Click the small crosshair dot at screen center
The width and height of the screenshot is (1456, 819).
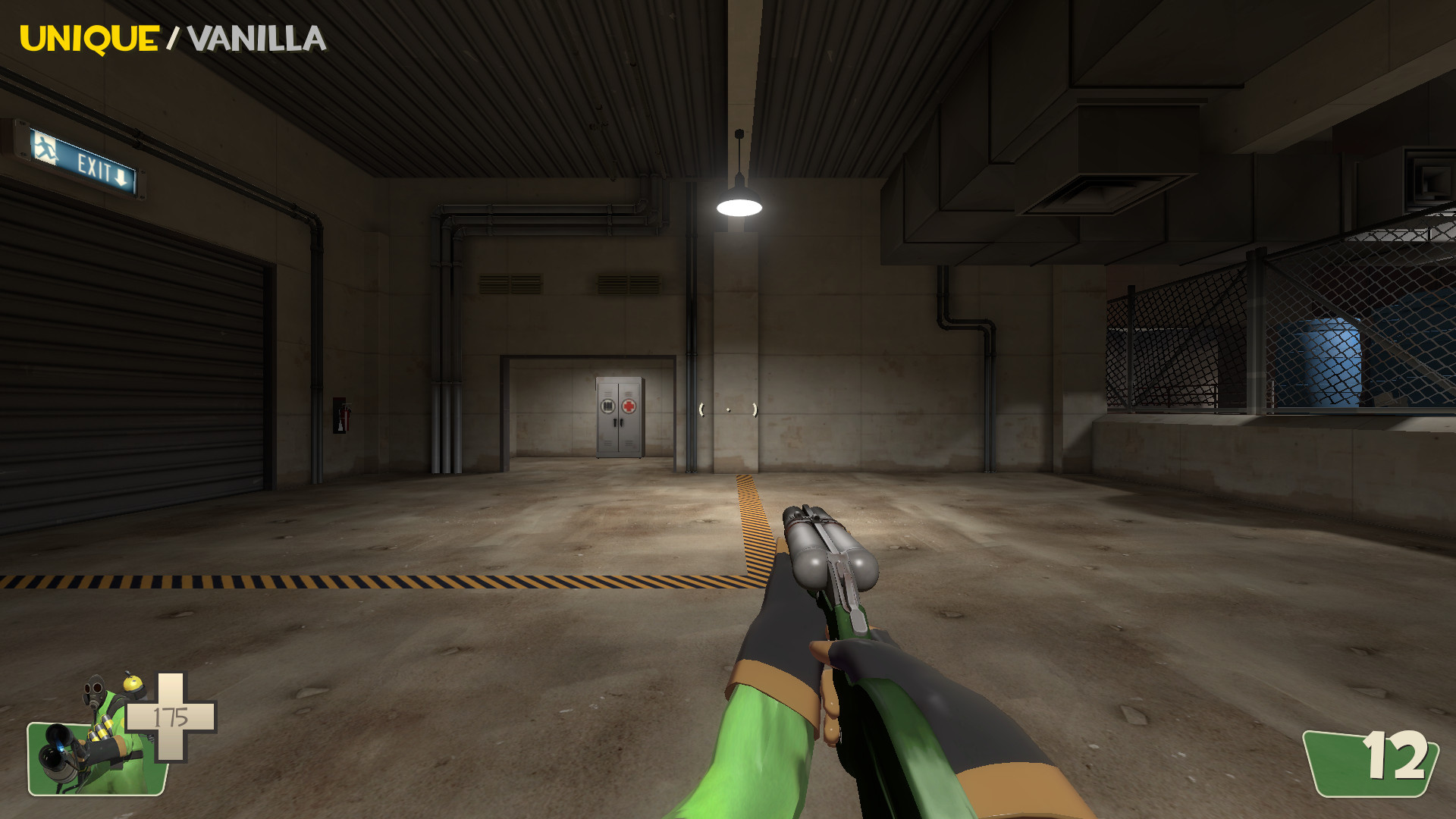click(728, 409)
